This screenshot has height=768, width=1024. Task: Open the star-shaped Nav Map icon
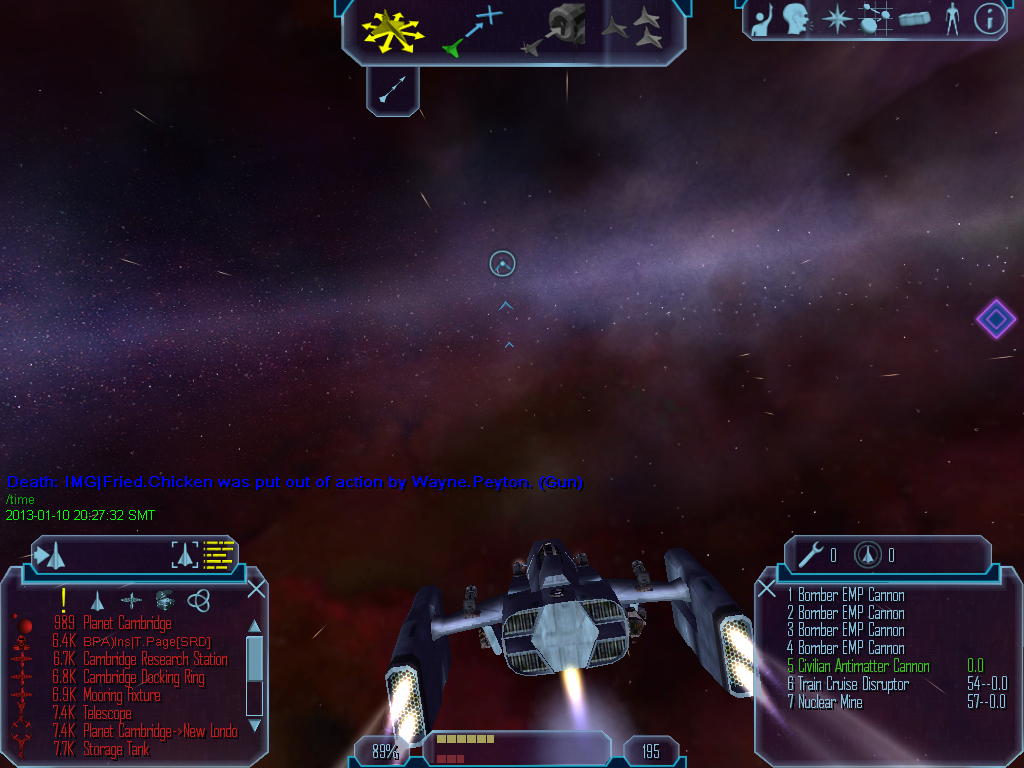[836, 19]
